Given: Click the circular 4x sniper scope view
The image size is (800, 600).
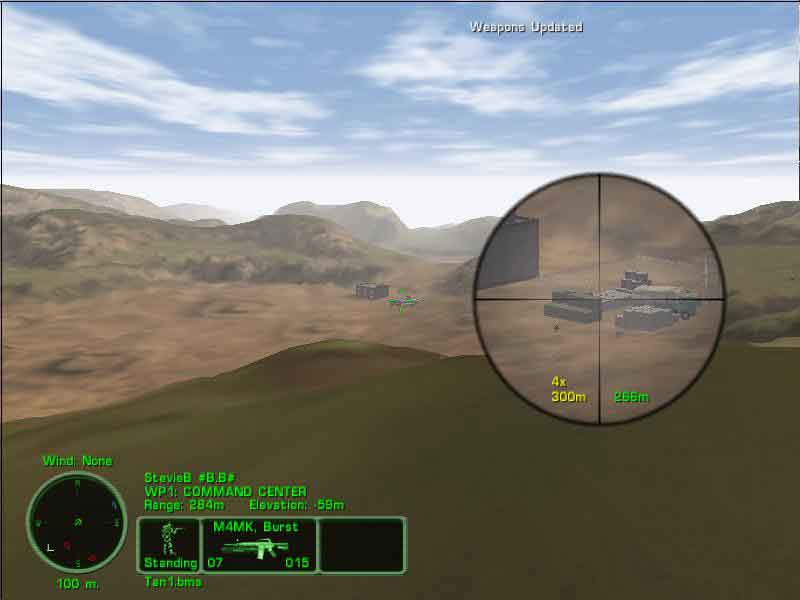Looking at the screenshot, I should [600, 298].
